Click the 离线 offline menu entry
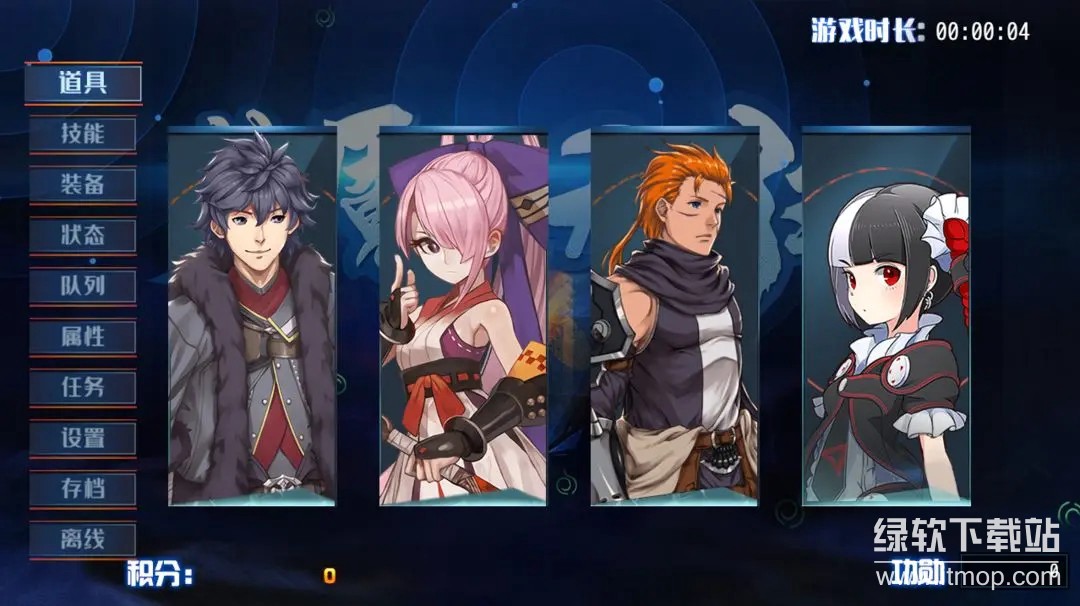 coord(83,540)
